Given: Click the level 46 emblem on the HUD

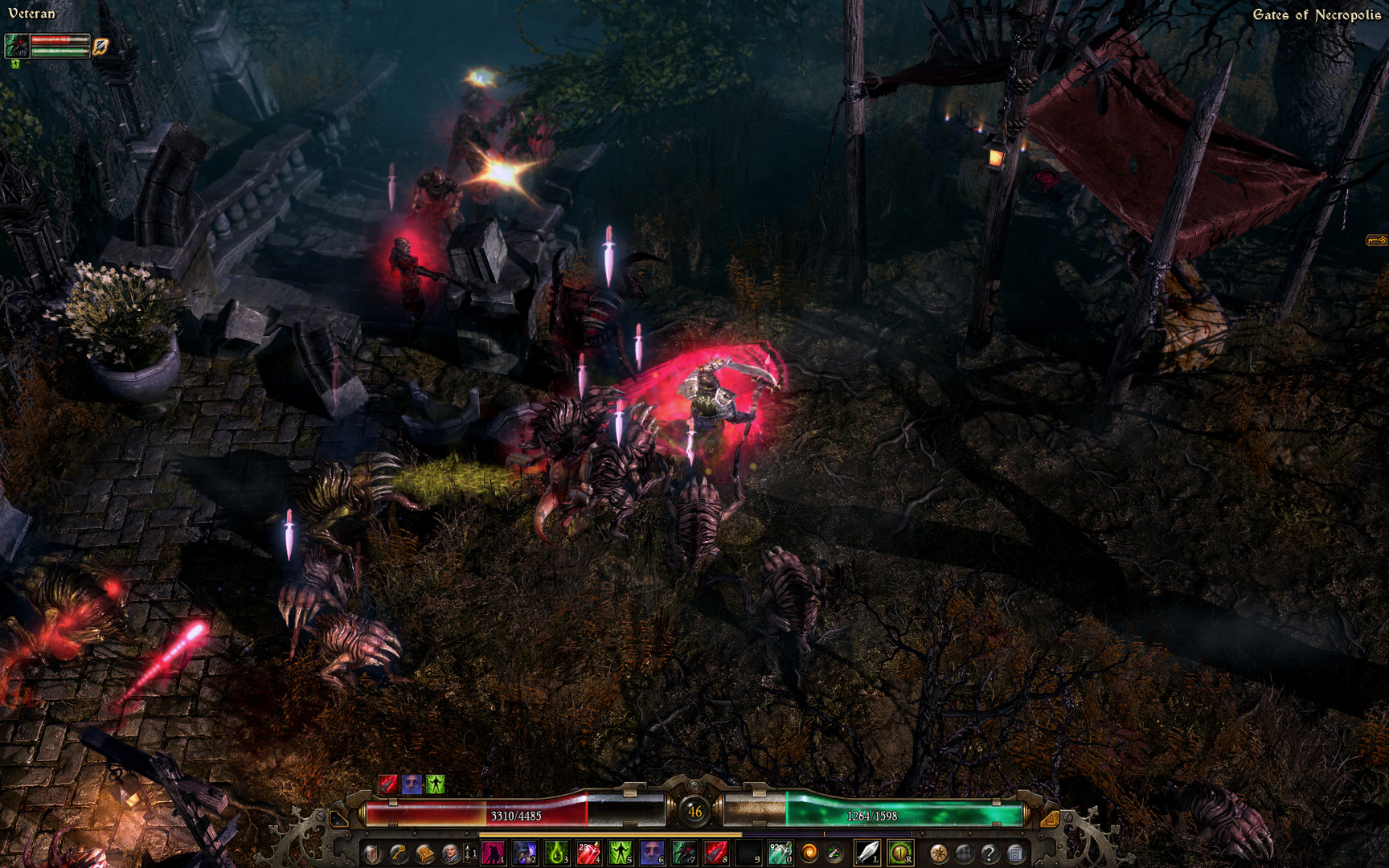Looking at the screenshot, I should coord(694,813).
